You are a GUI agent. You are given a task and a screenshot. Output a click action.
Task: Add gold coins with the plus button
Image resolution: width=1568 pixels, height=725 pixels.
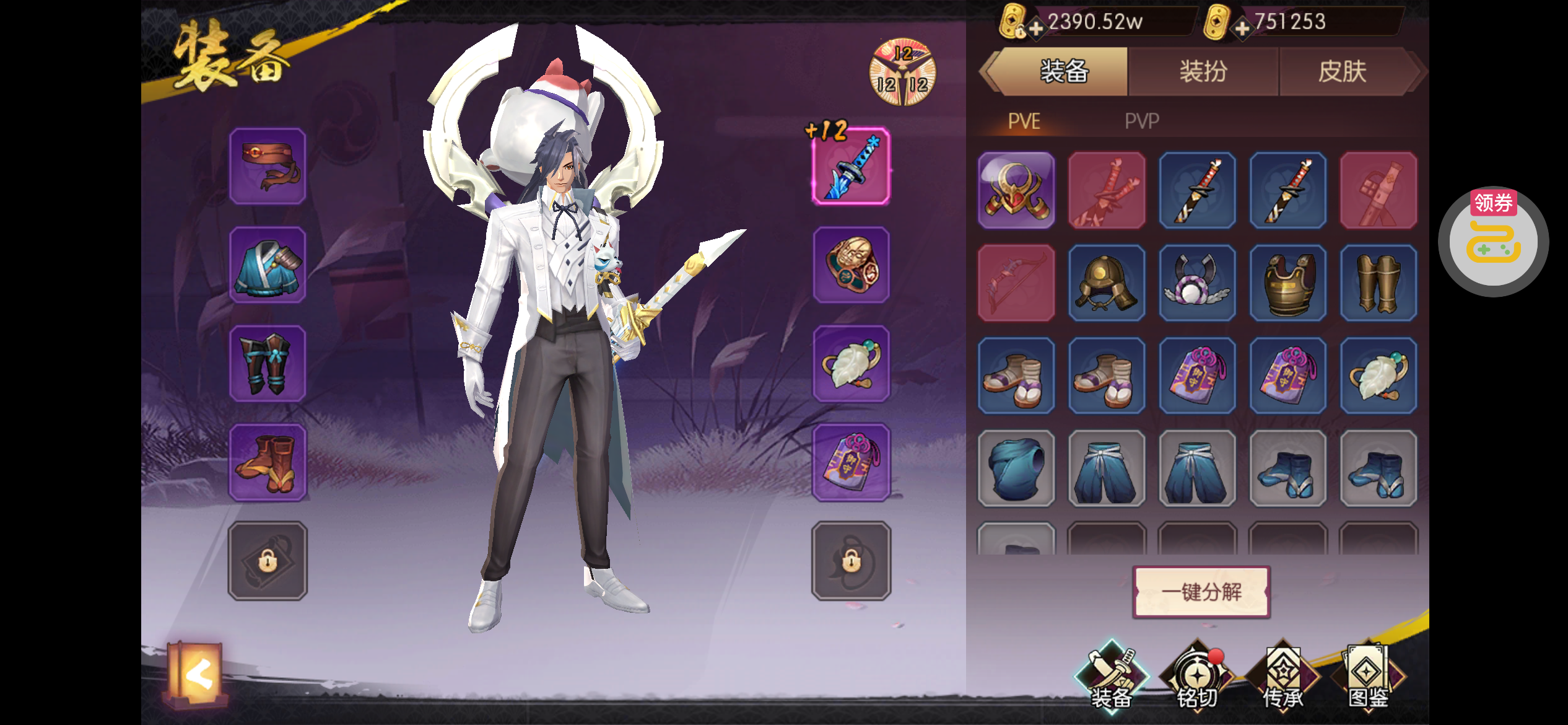click(x=1035, y=29)
